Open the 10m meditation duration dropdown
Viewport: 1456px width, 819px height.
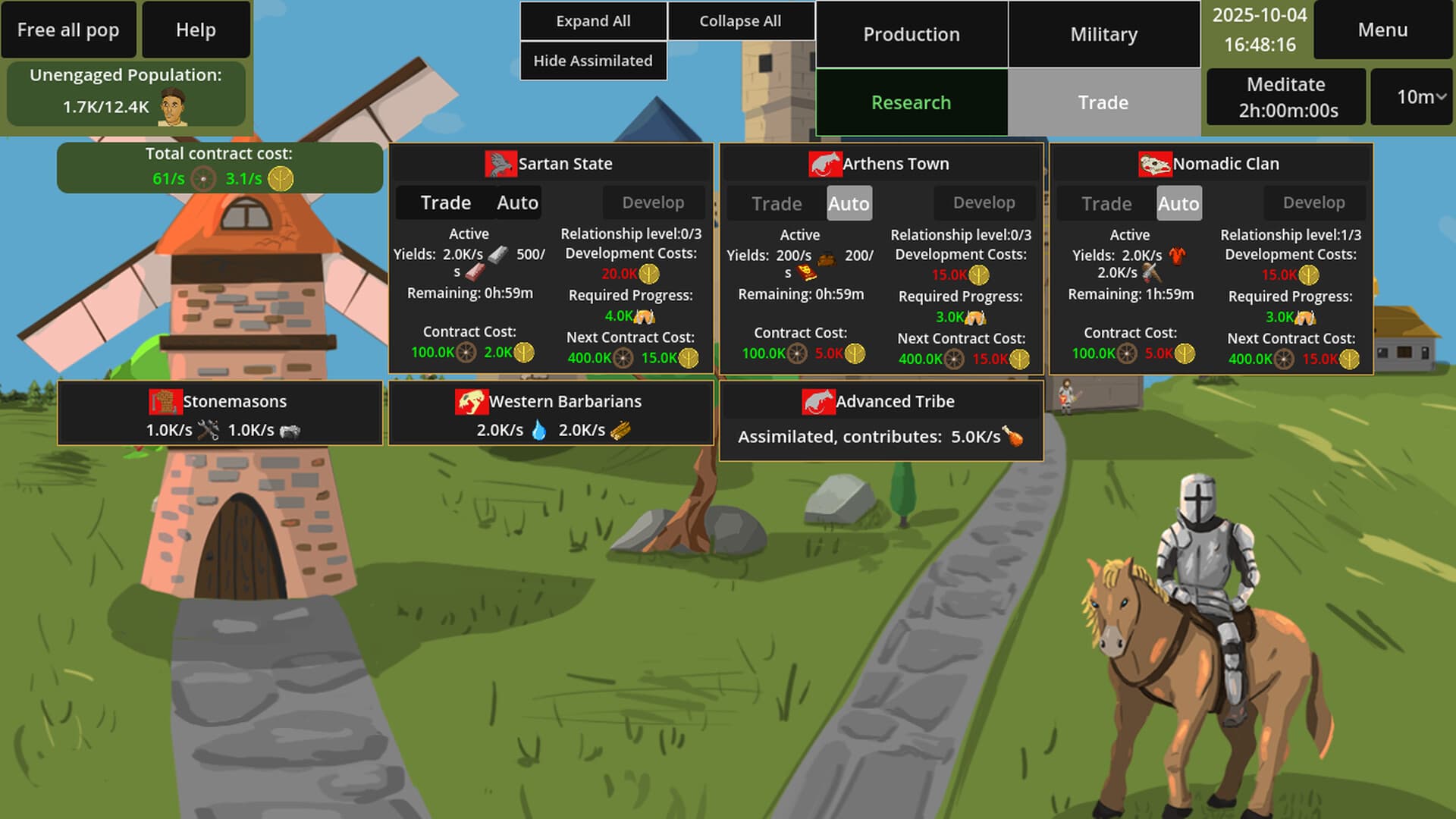click(1411, 96)
